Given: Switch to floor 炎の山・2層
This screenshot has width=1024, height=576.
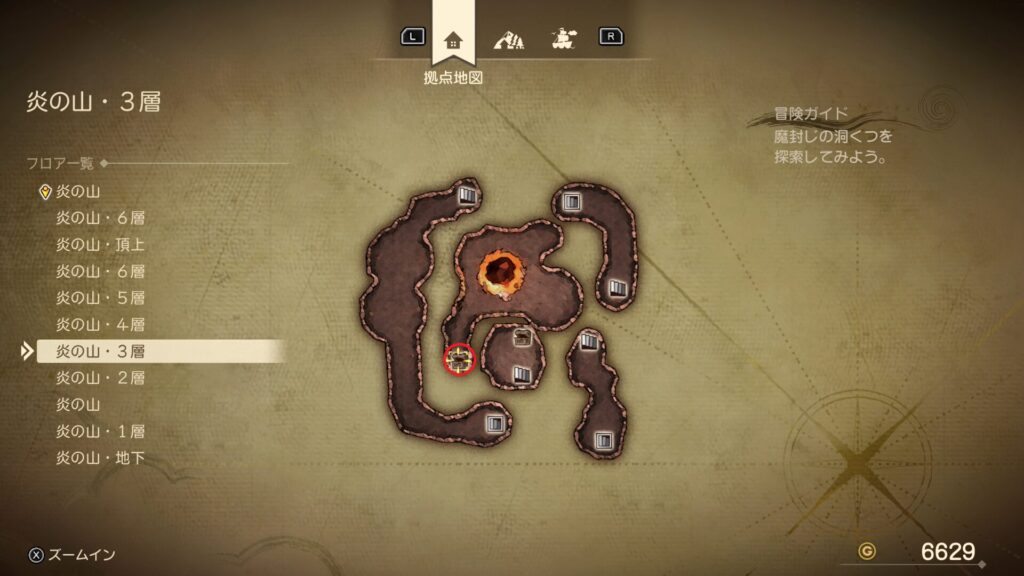Looking at the screenshot, I should click(x=101, y=378).
